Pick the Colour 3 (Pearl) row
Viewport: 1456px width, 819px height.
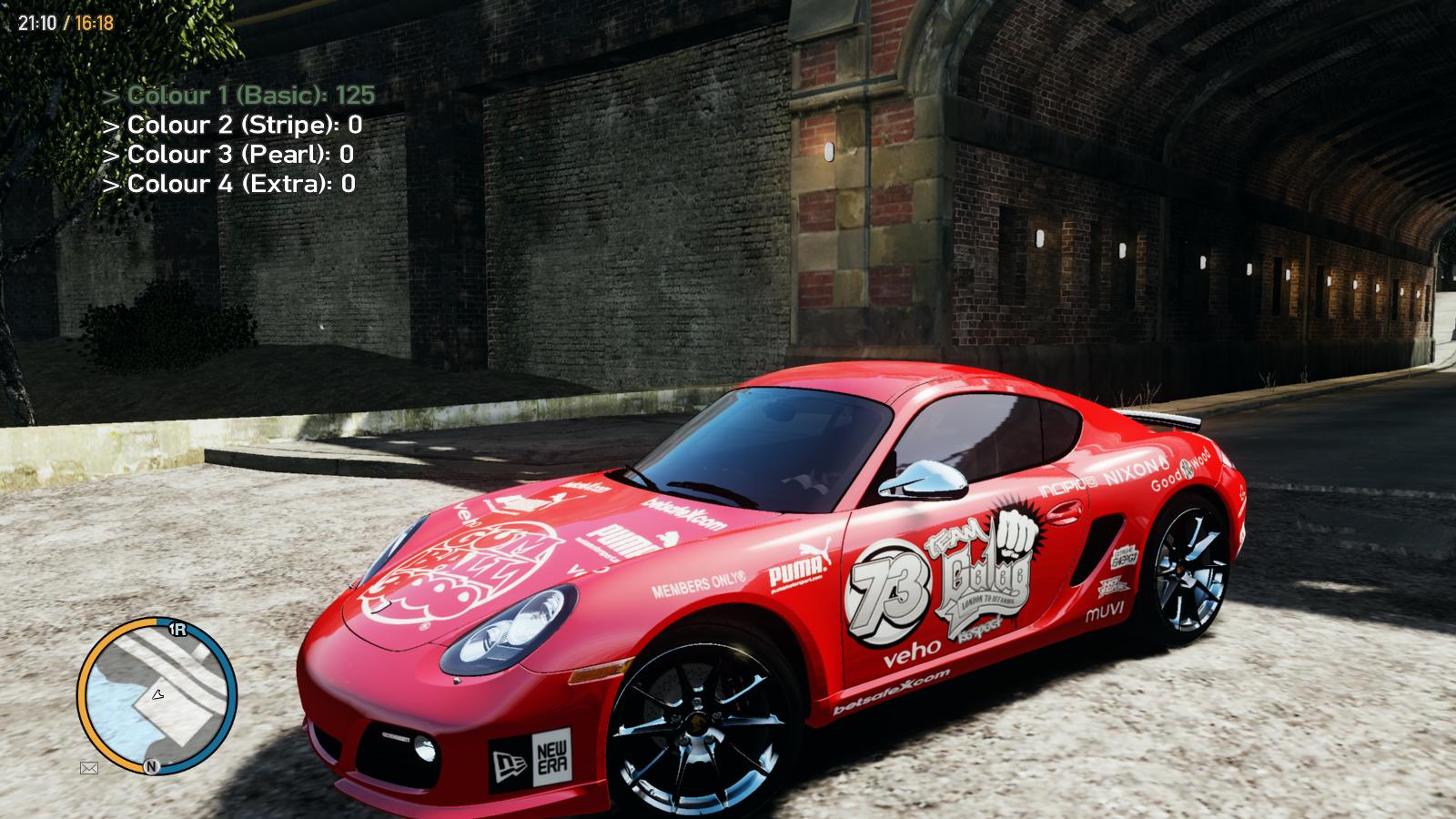coord(227,155)
